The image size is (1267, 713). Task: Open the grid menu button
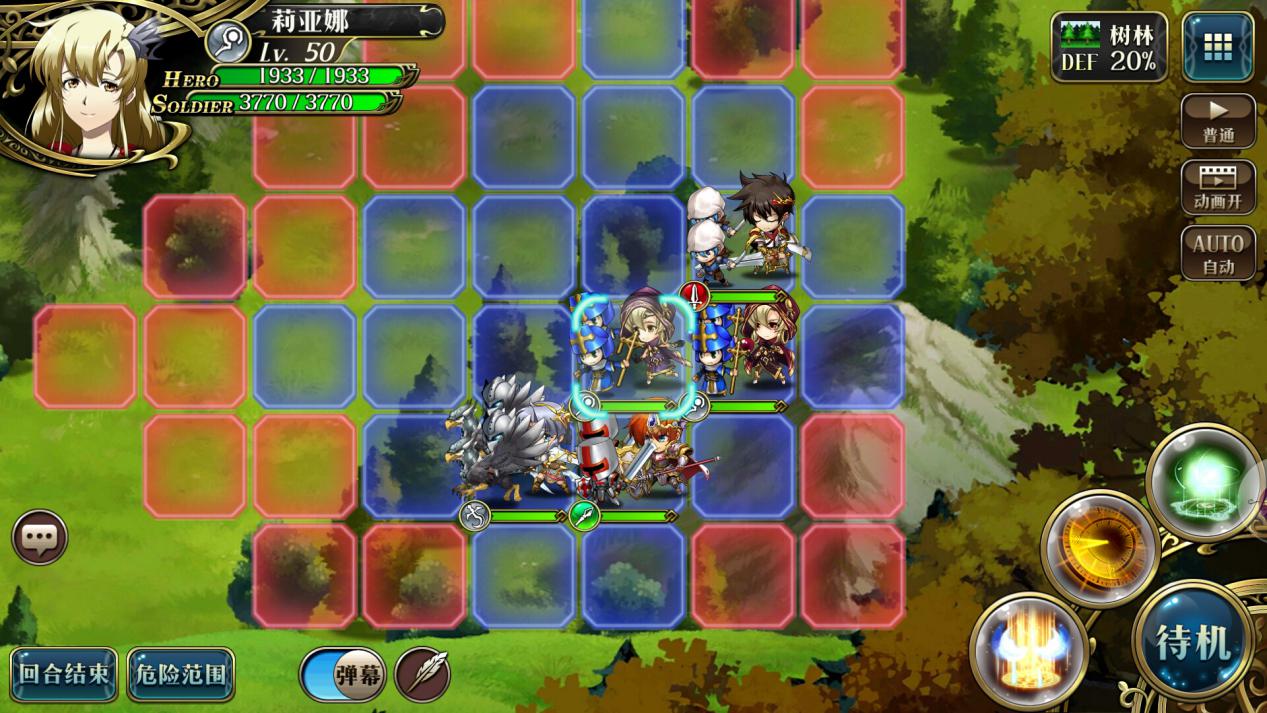pyautogui.click(x=1217, y=47)
